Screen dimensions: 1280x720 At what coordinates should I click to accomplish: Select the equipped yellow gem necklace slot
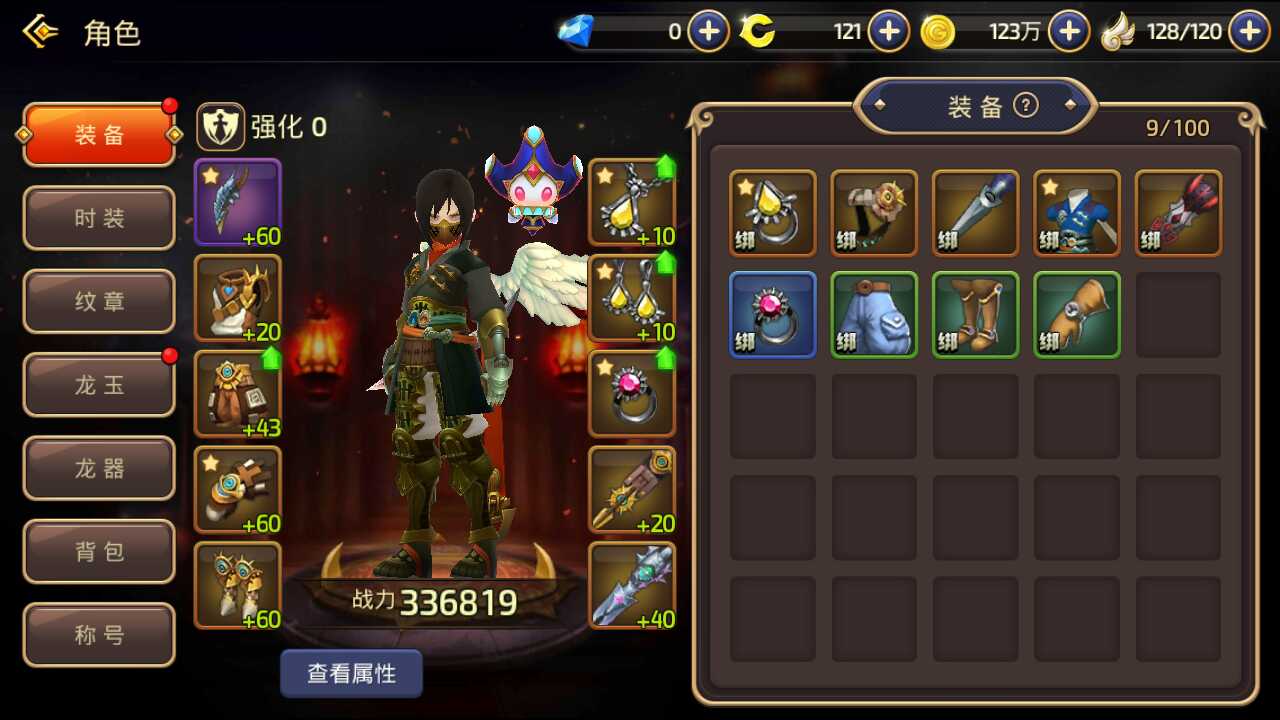(x=632, y=202)
